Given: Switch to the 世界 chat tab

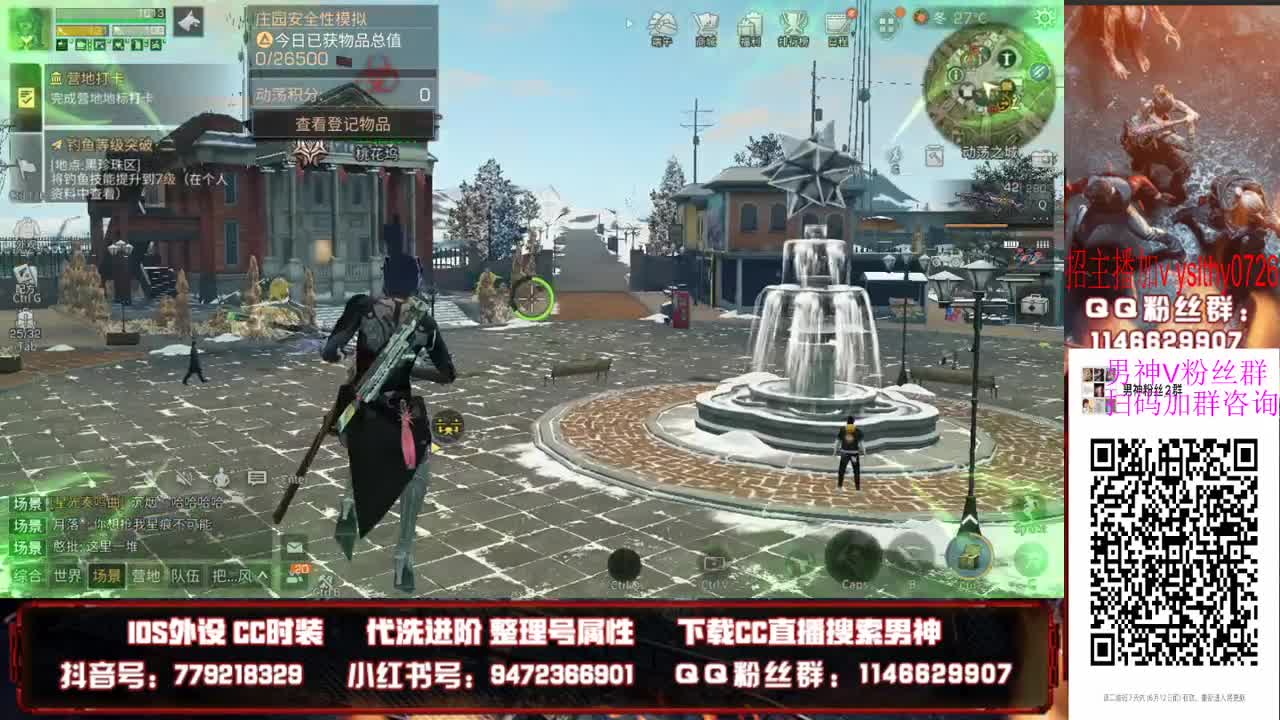Looking at the screenshot, I should coord(67,575).
